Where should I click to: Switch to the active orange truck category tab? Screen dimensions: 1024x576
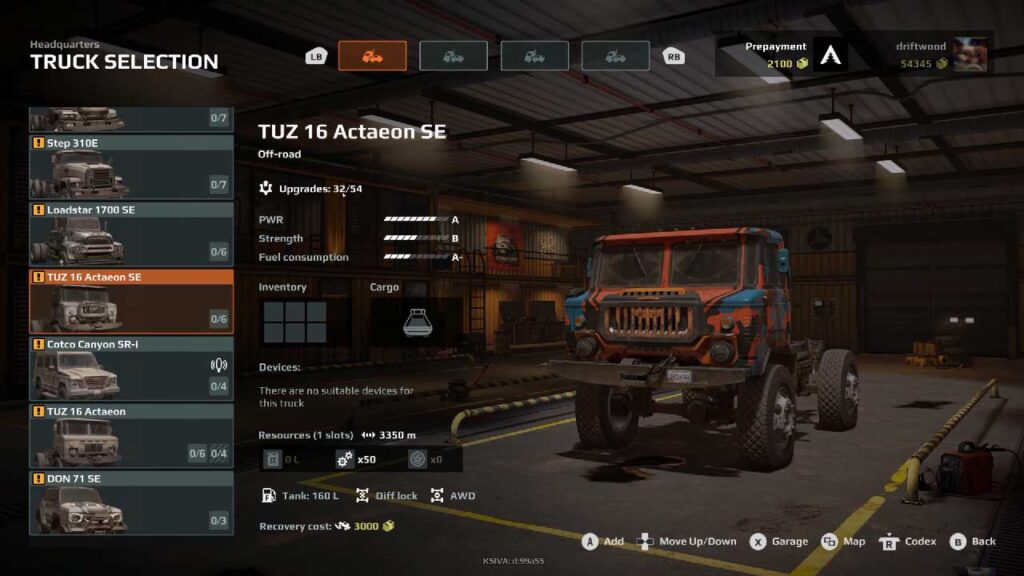(372, 56)
